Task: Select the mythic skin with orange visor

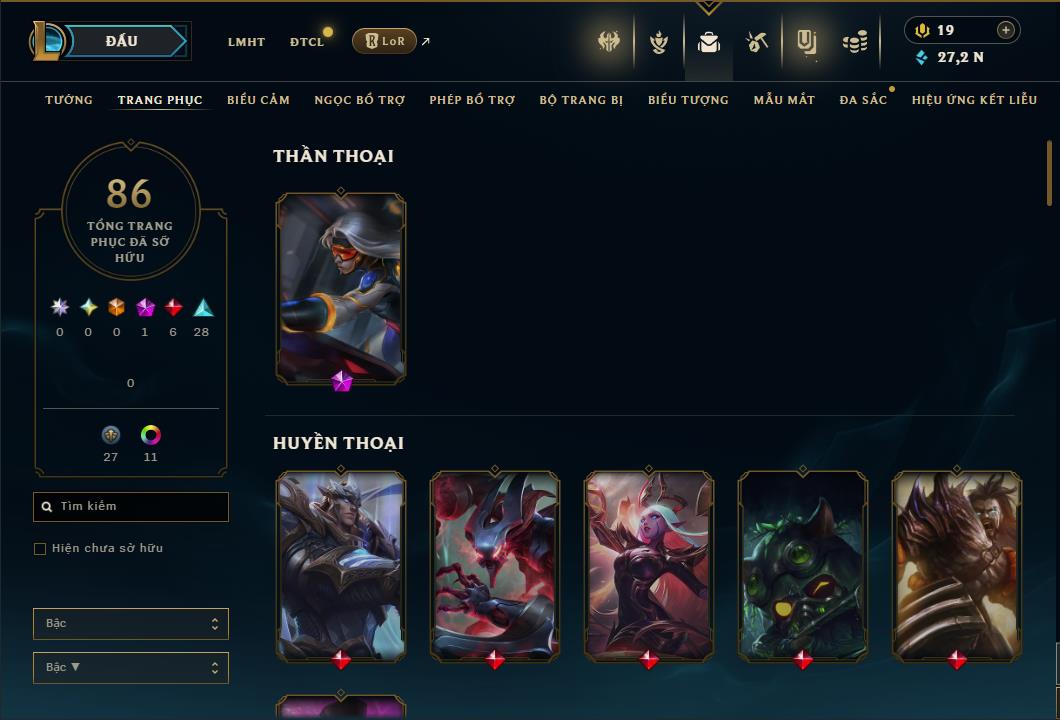Action: [341, 287]
